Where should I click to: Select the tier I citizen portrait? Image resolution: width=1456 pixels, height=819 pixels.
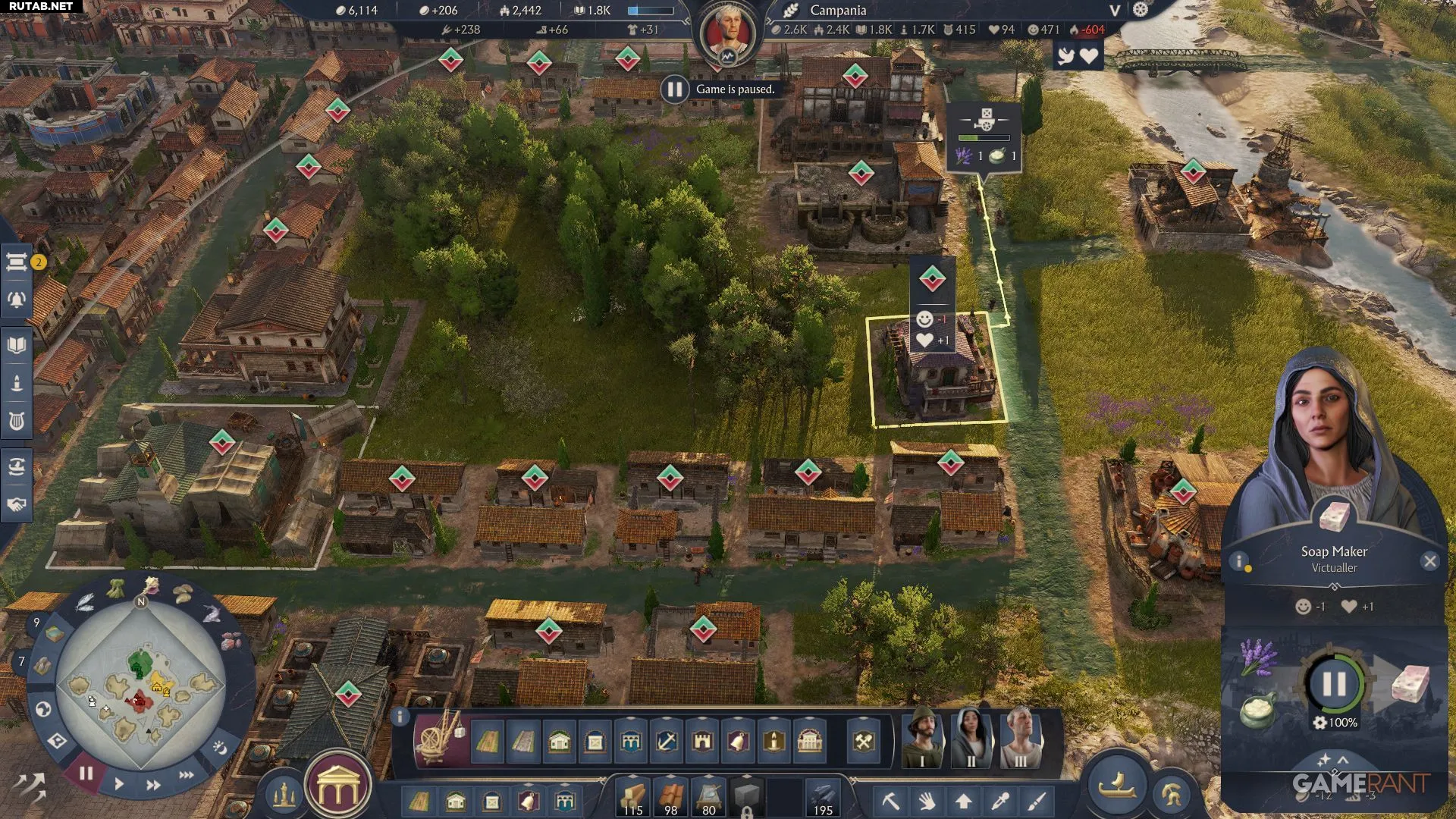pos(922,737)
